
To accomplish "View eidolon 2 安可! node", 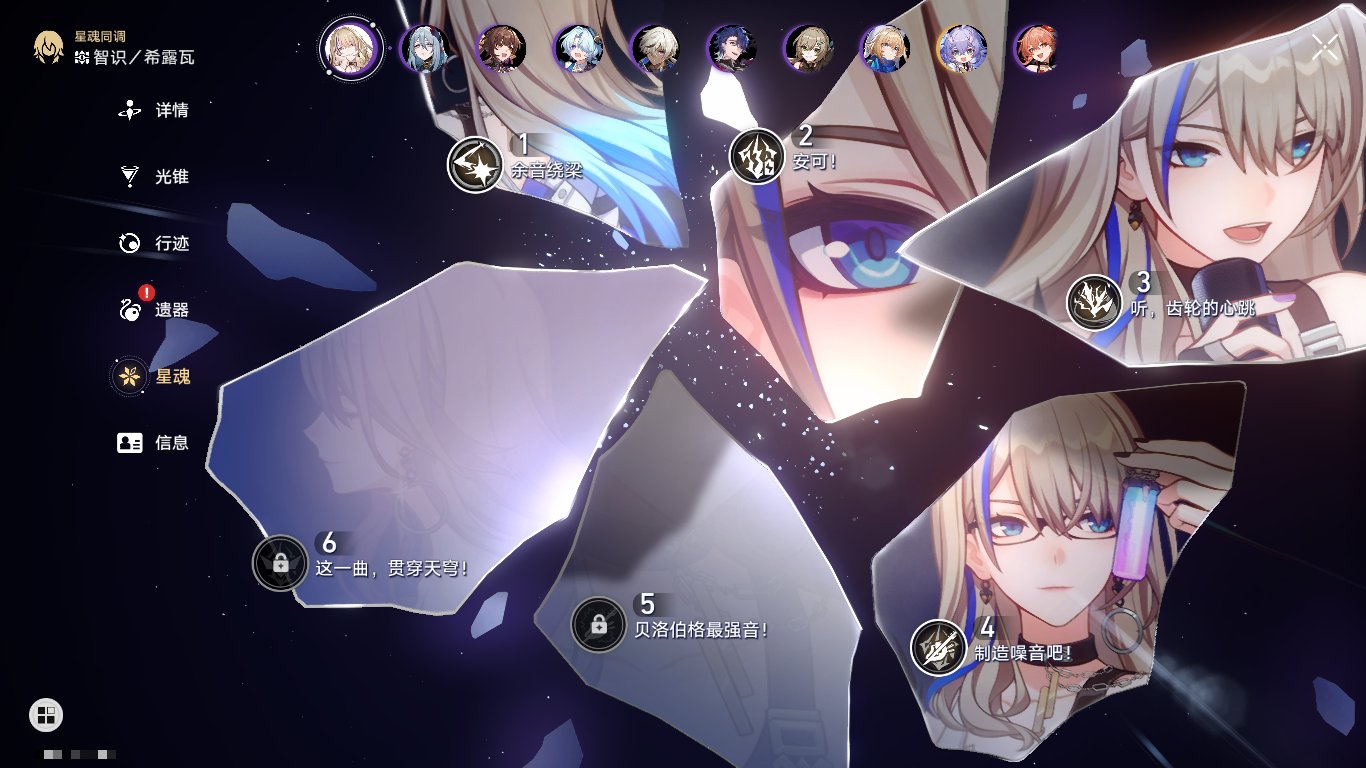I will tap(757, 156).
